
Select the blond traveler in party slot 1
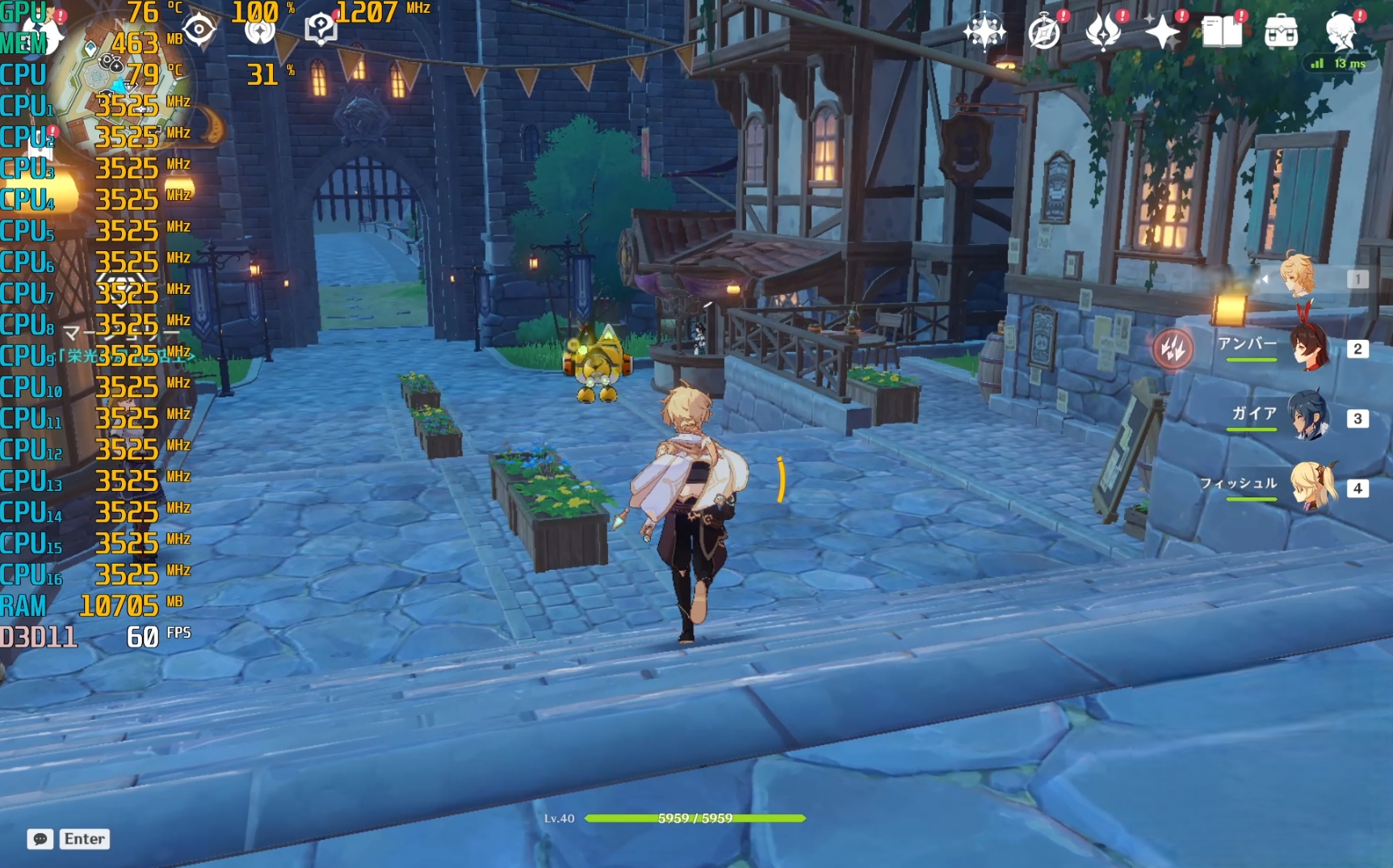point(1299,278)
